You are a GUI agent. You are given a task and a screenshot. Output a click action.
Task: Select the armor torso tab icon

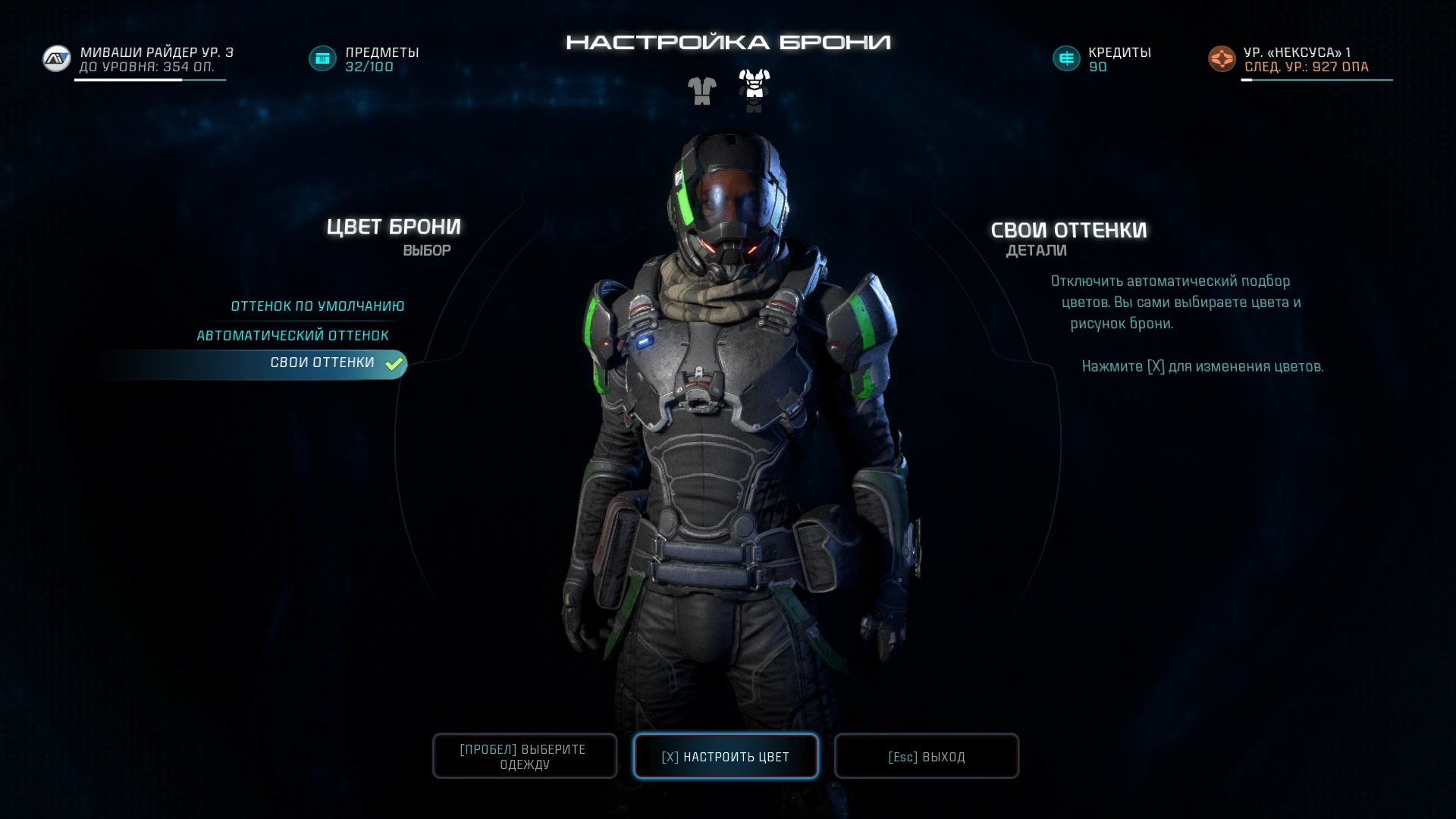coord(753,89)
